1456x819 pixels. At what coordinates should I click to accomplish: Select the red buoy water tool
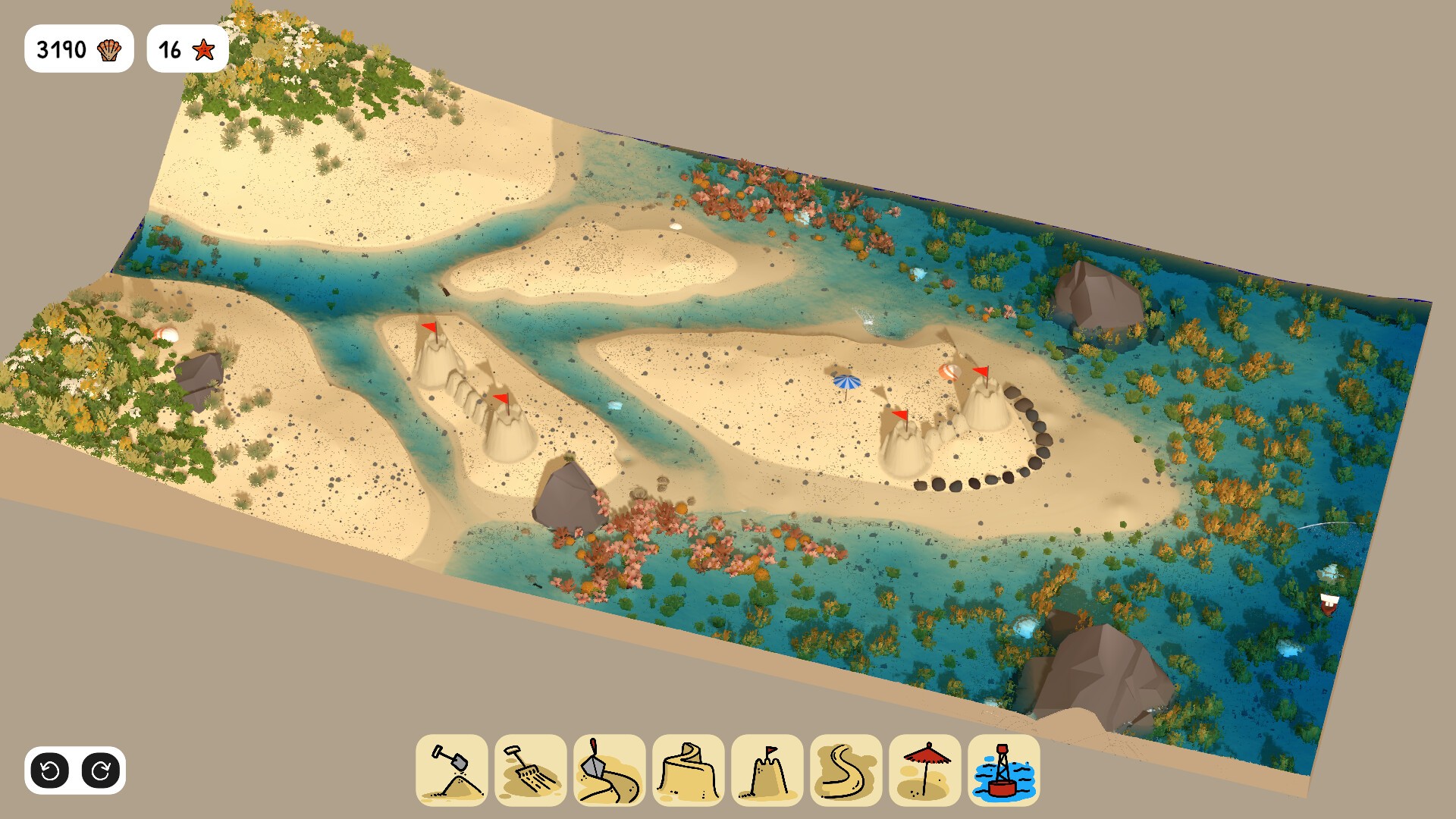click(x=1004, y=770)
